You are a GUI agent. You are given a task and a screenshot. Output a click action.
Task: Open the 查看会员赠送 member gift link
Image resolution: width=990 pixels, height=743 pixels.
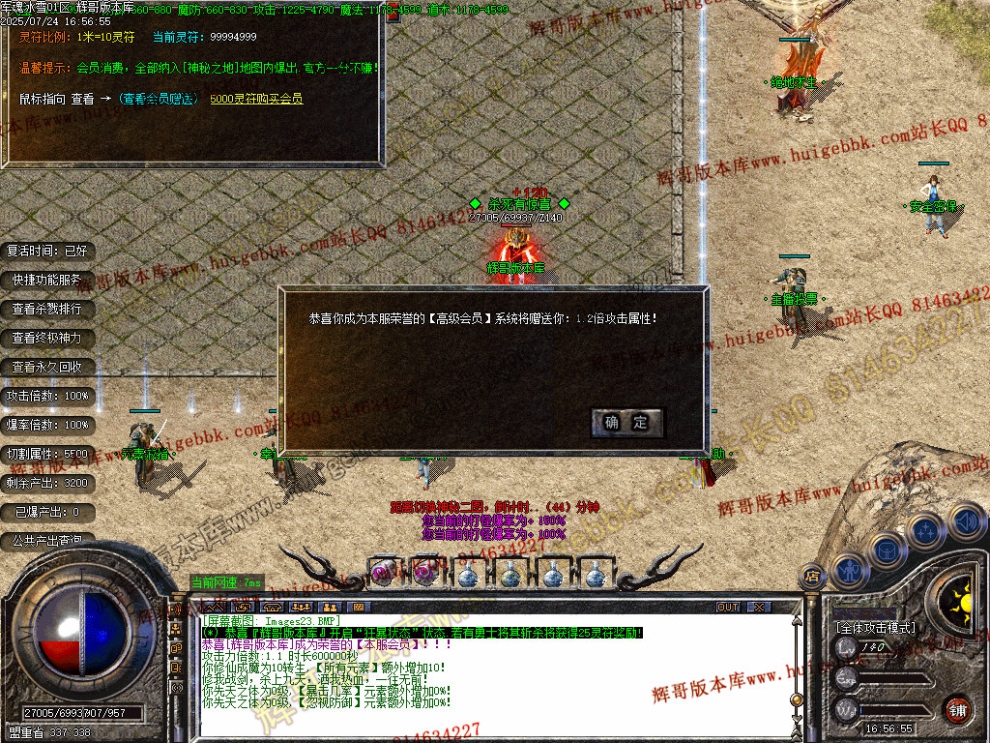tap(159, 99)
